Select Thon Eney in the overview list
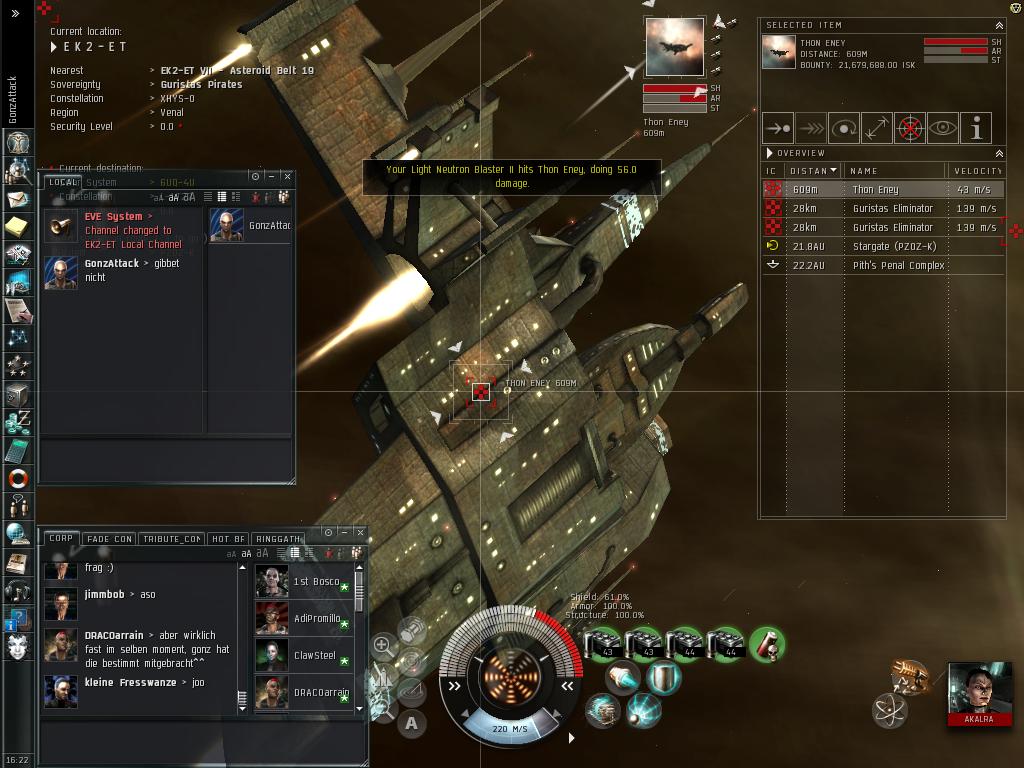 point(875,189)
